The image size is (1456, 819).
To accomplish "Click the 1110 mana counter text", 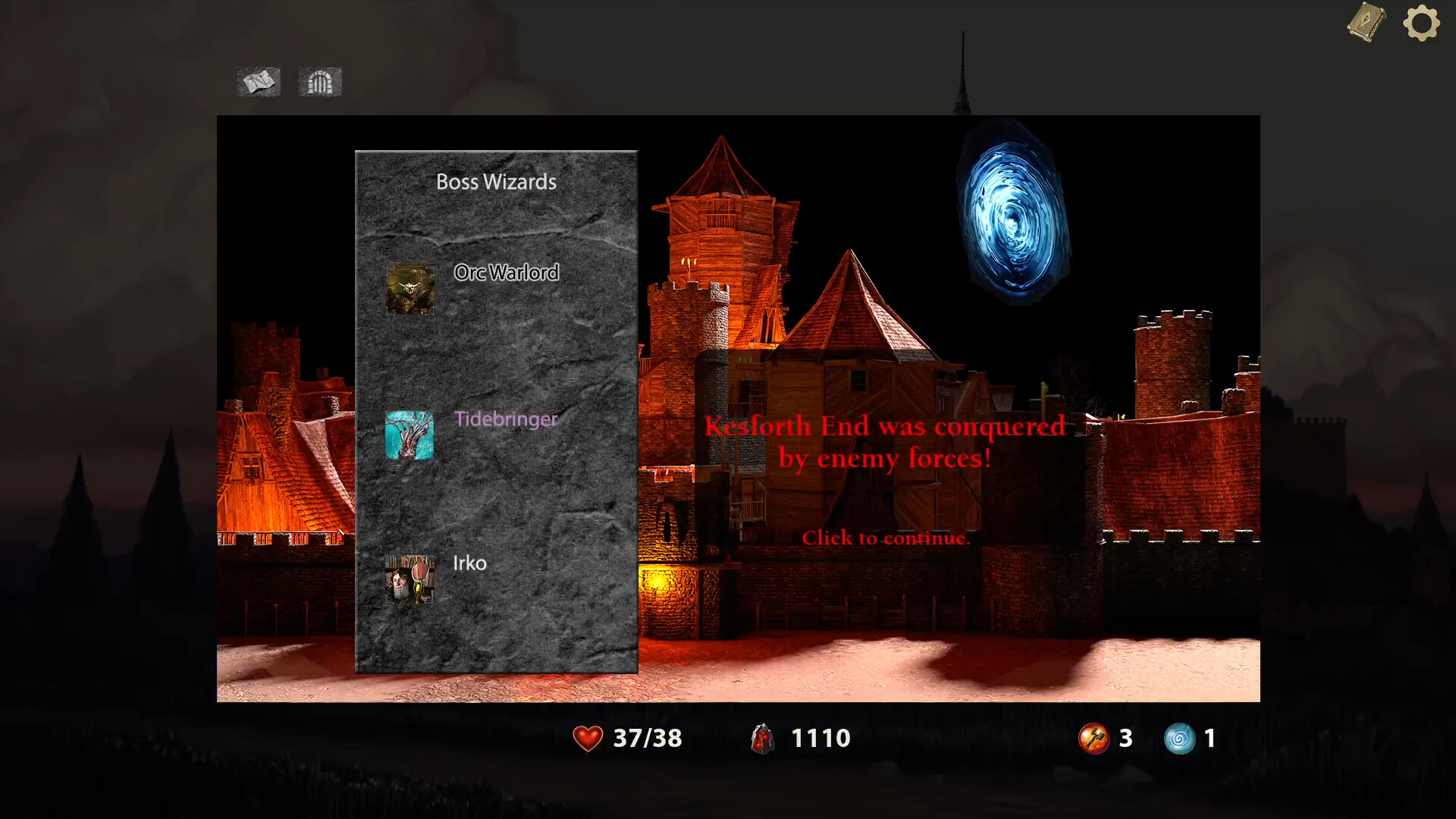I will [821, 736].
